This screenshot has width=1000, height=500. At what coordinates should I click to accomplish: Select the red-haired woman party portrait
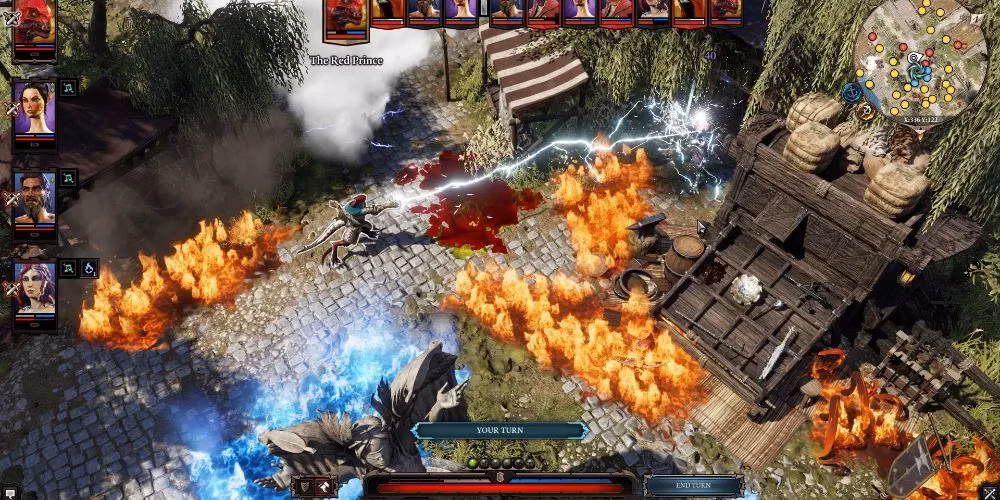34,283
